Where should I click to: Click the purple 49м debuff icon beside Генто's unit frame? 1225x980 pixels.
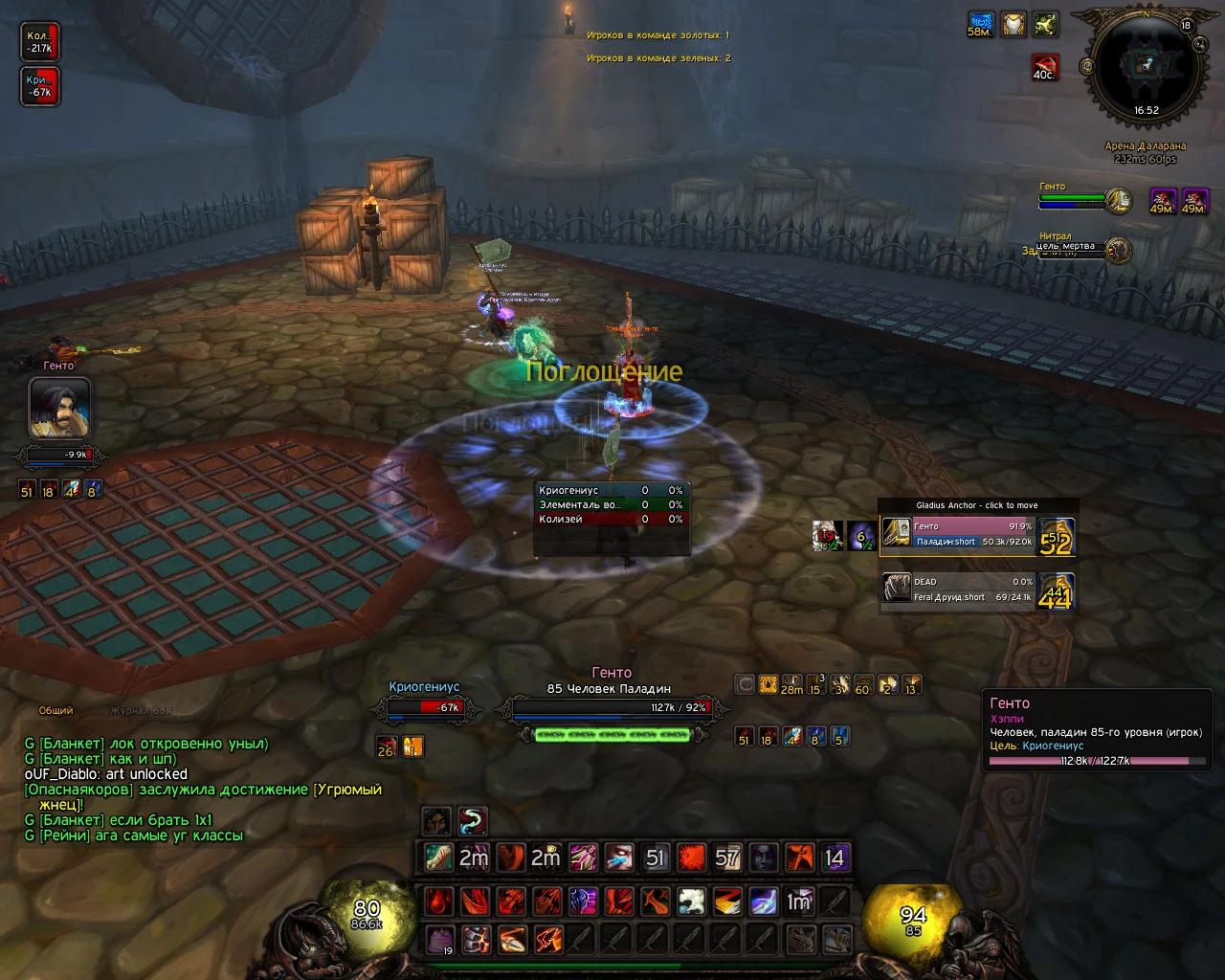(x=1162, y=202)
